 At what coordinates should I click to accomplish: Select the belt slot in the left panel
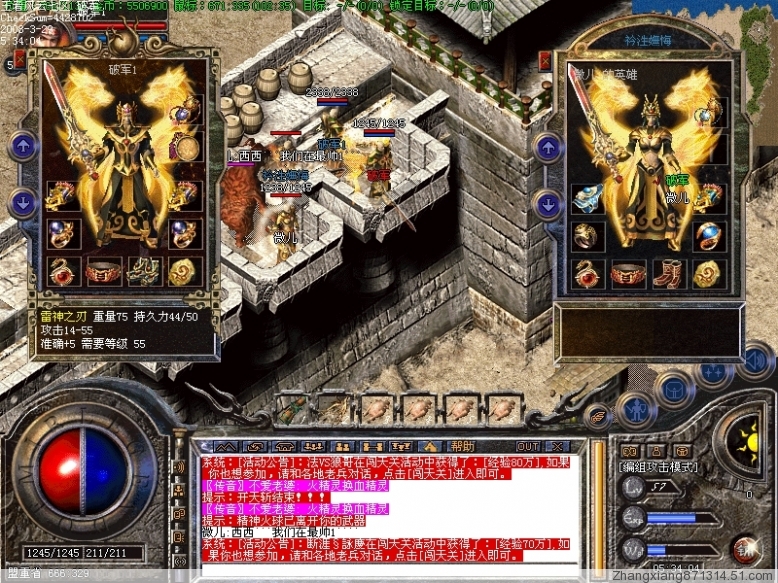pyautogui.click(x=101, y=271)
